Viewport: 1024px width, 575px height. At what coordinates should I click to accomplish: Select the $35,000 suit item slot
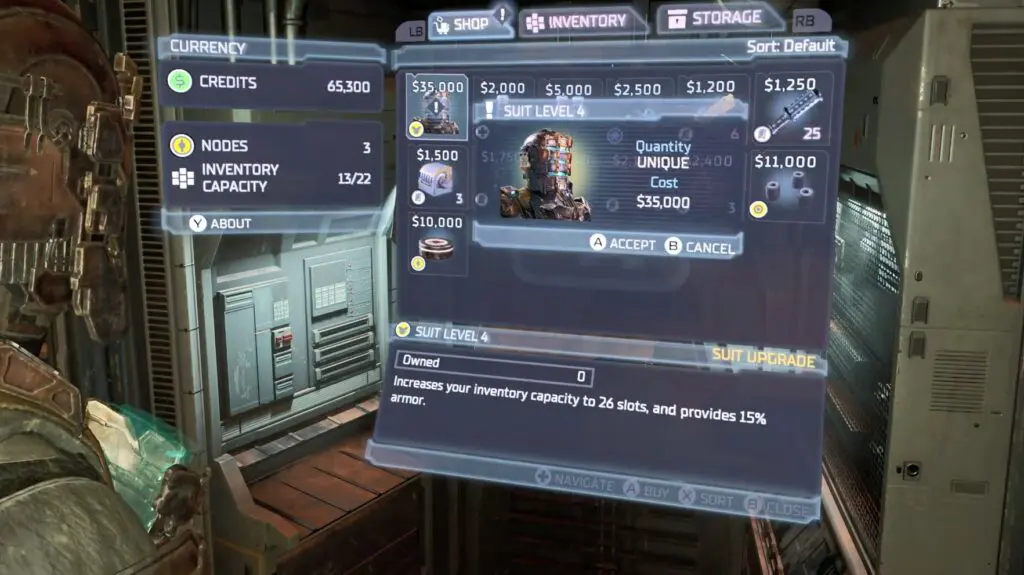click(438, 107)
